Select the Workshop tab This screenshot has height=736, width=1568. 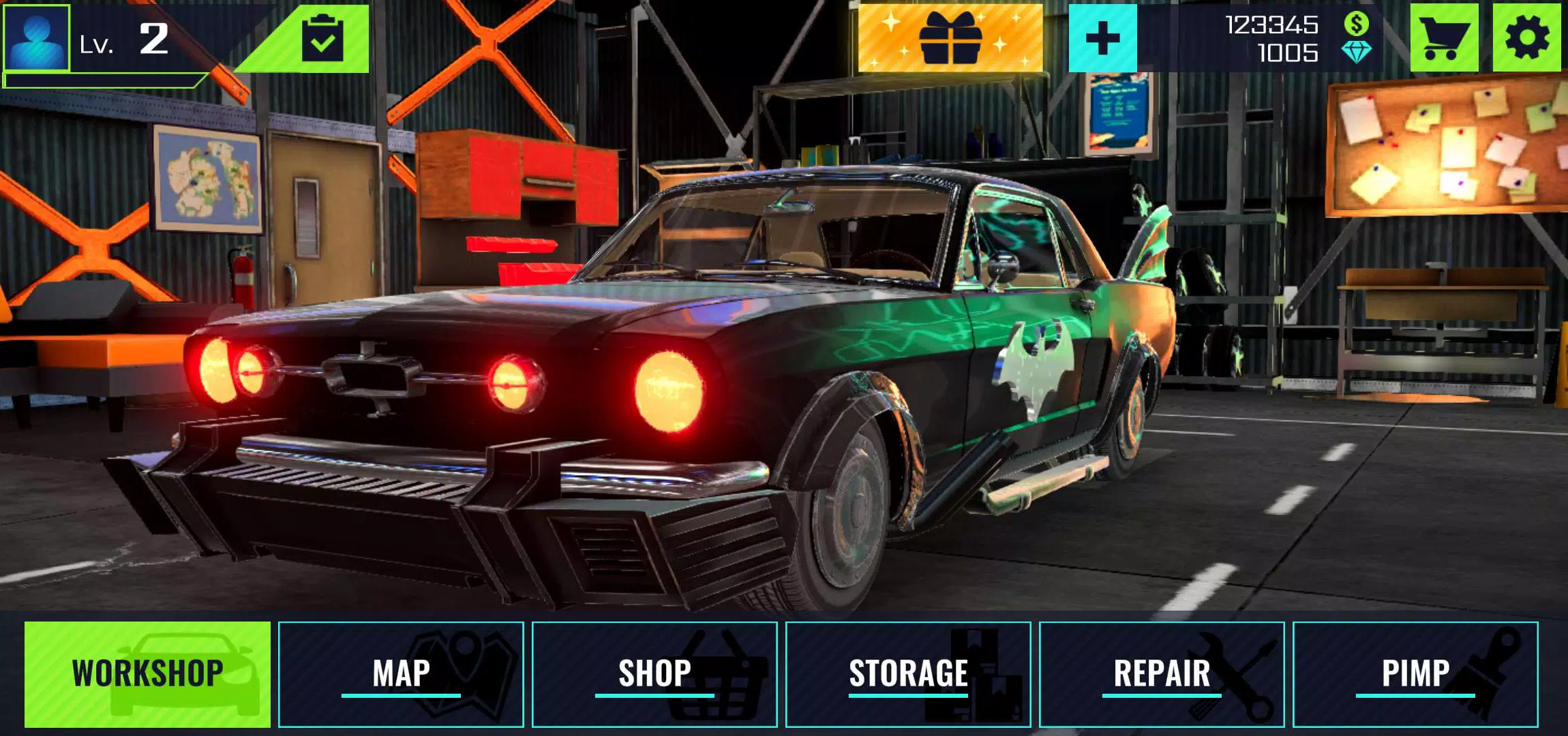click(x=147, y=674)
